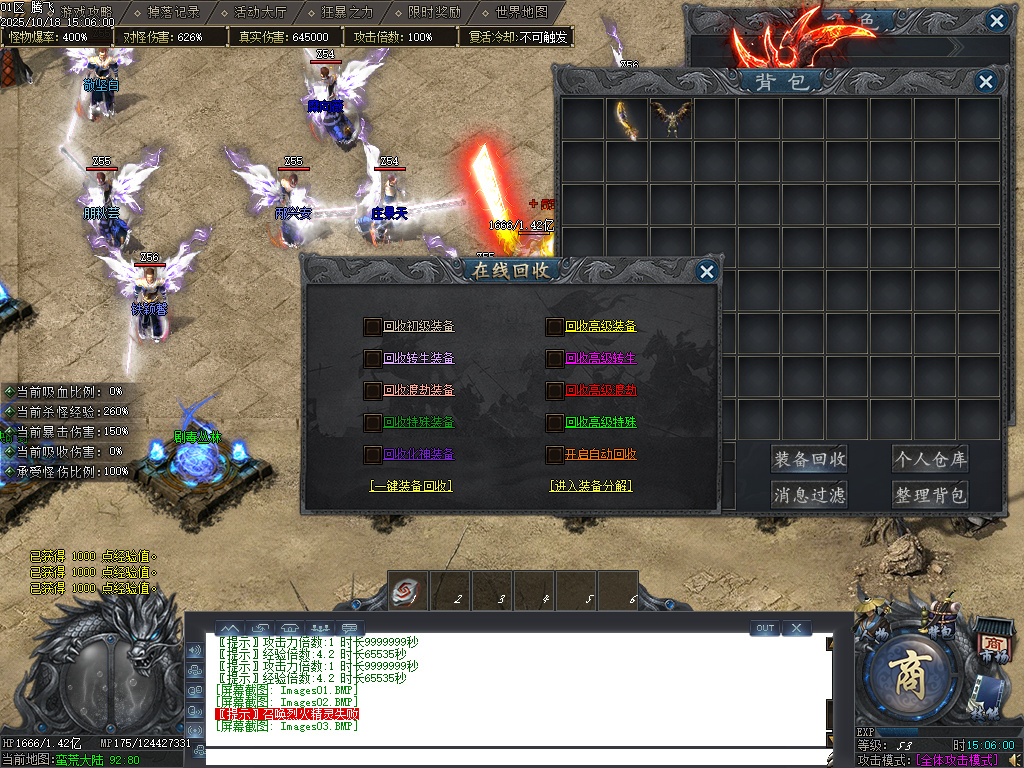This screenshot has height=768, width=1024.
Task: Click the 一键装备回收 link
Action: point(411,486)
